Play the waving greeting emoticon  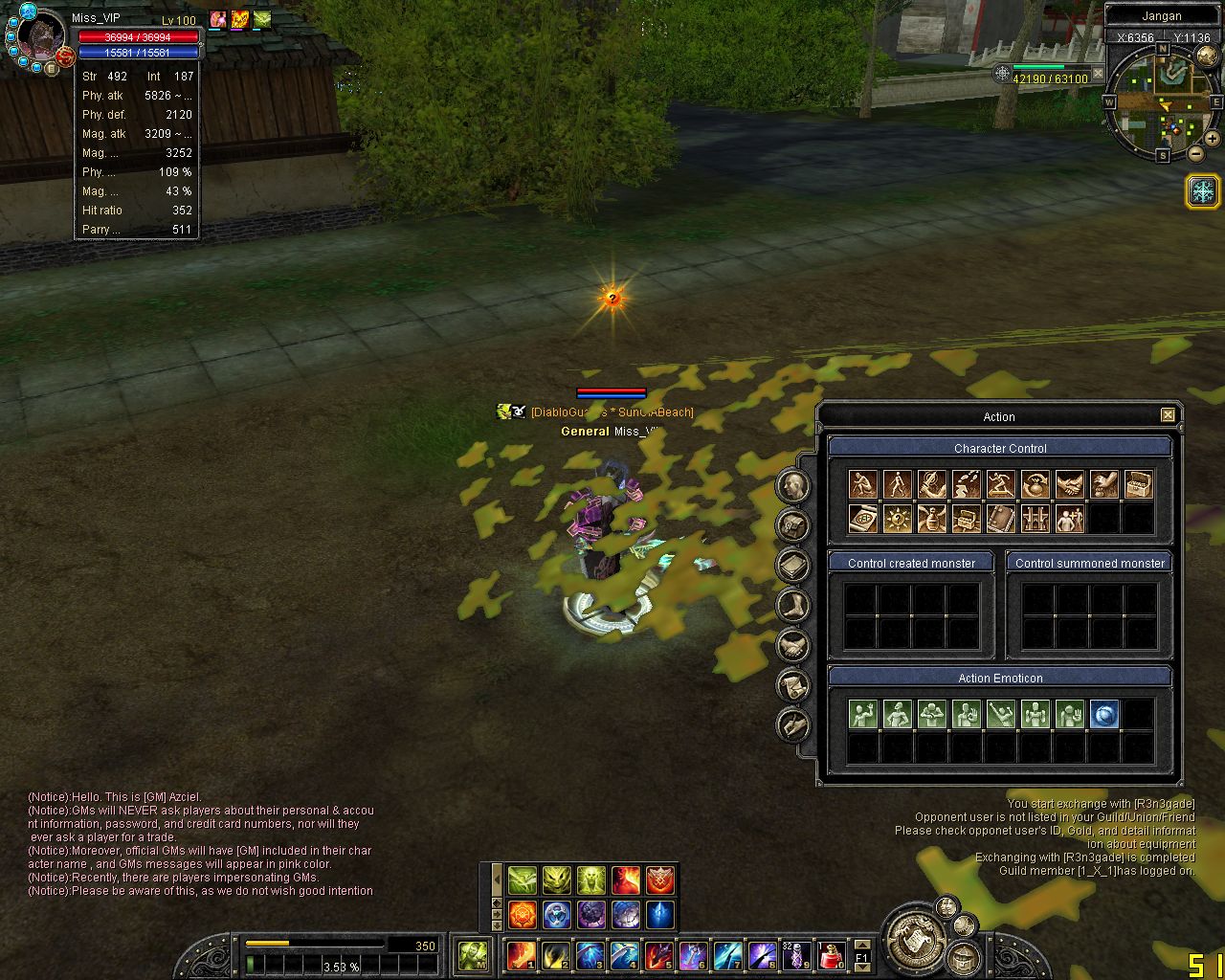click(x=863, y=714)
